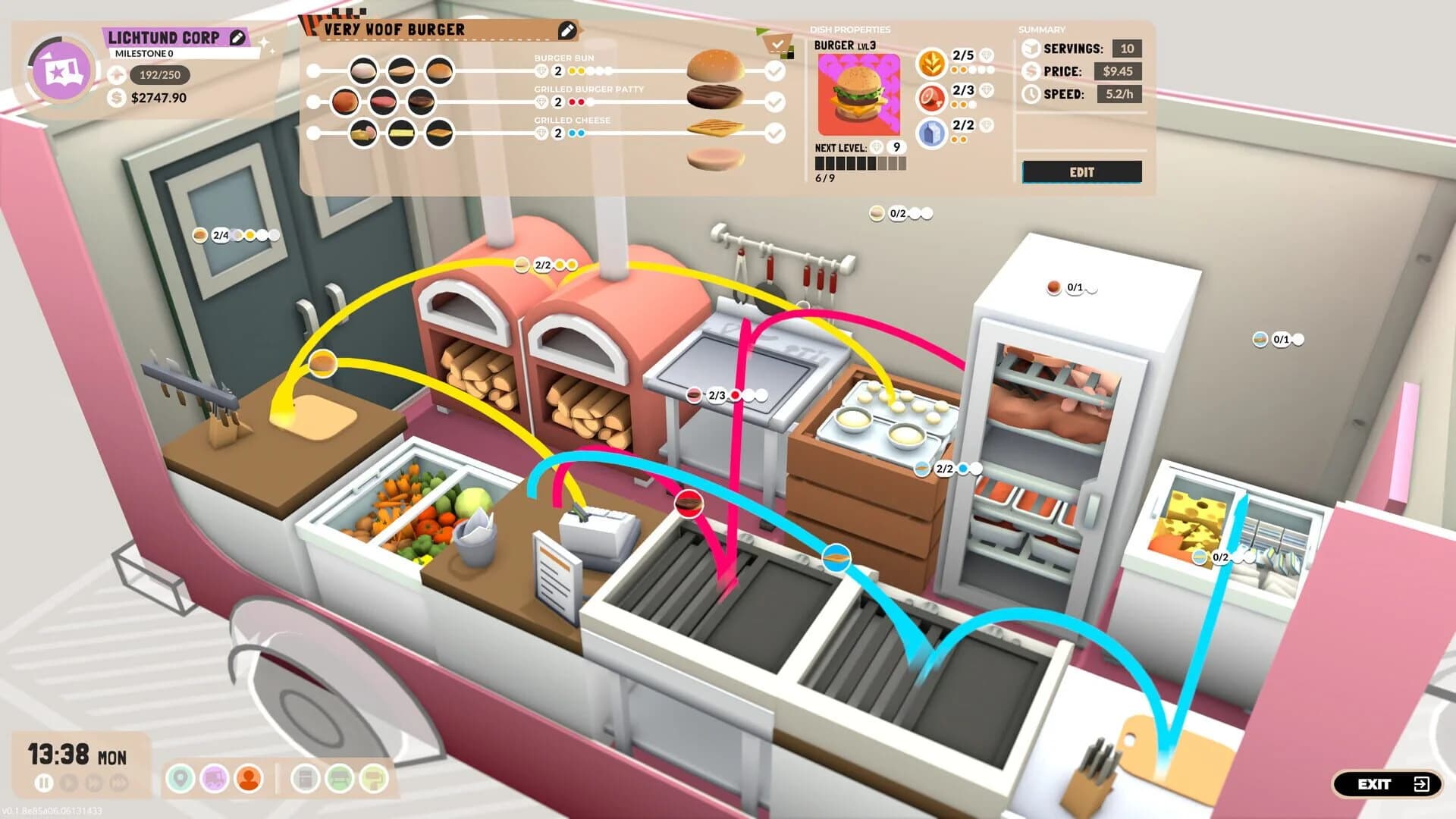Toggle the Grilled Cheese row checkmark
The width and height of the screenshot is (1456, 819).
click(775, 132)
